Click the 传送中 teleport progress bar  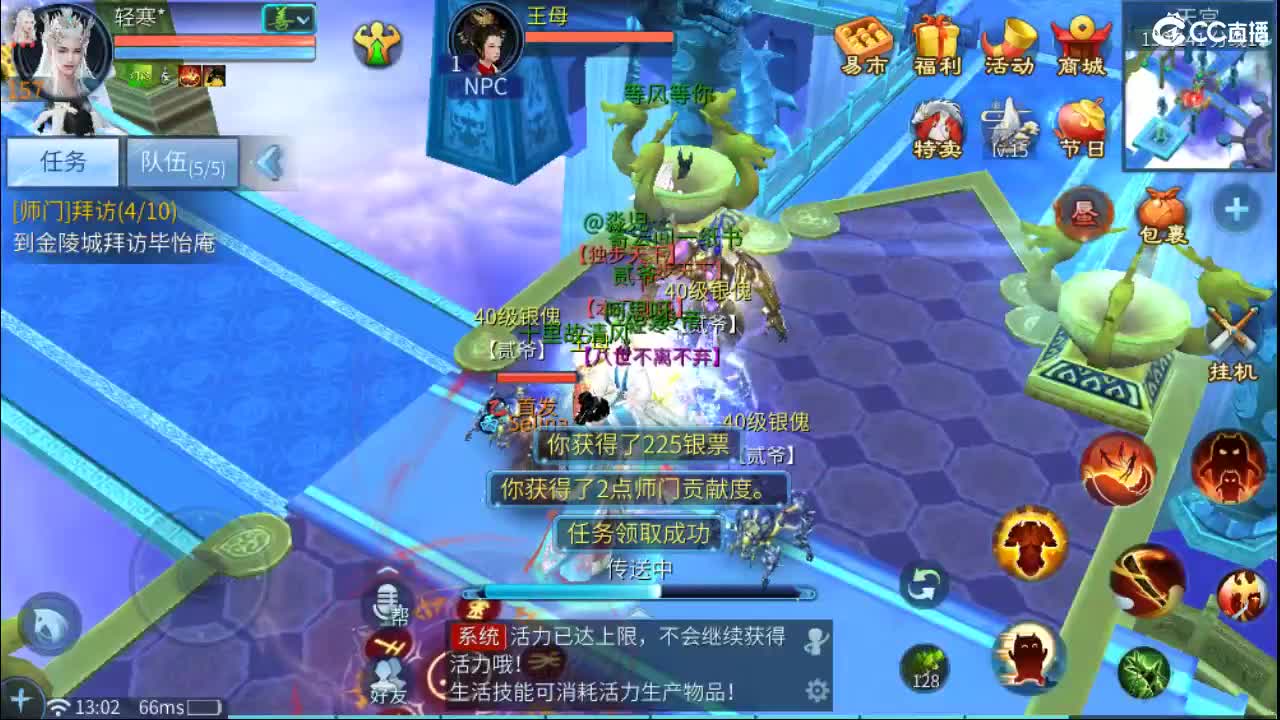click(x=640, y=590)
